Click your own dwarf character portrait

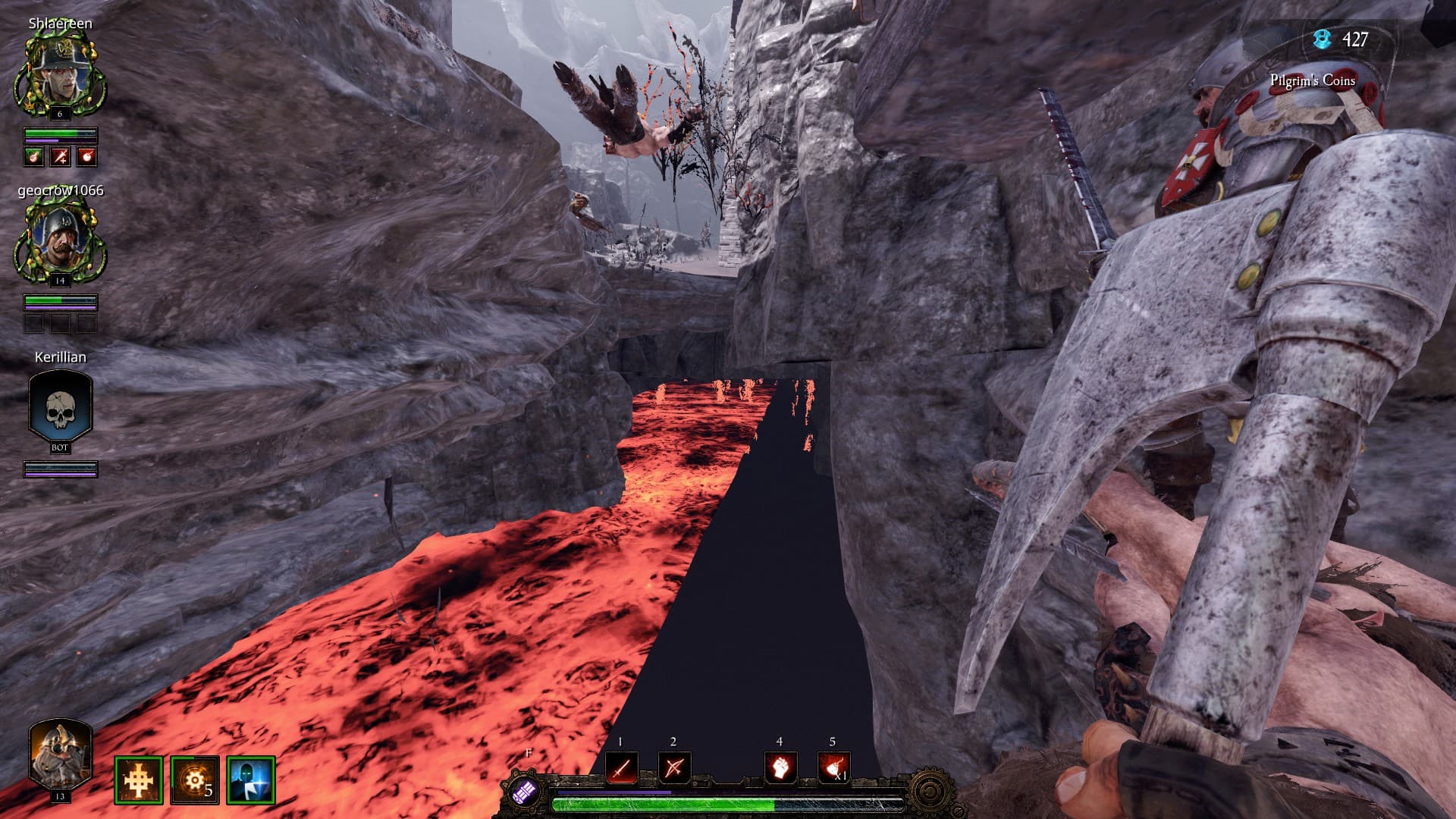60,754
